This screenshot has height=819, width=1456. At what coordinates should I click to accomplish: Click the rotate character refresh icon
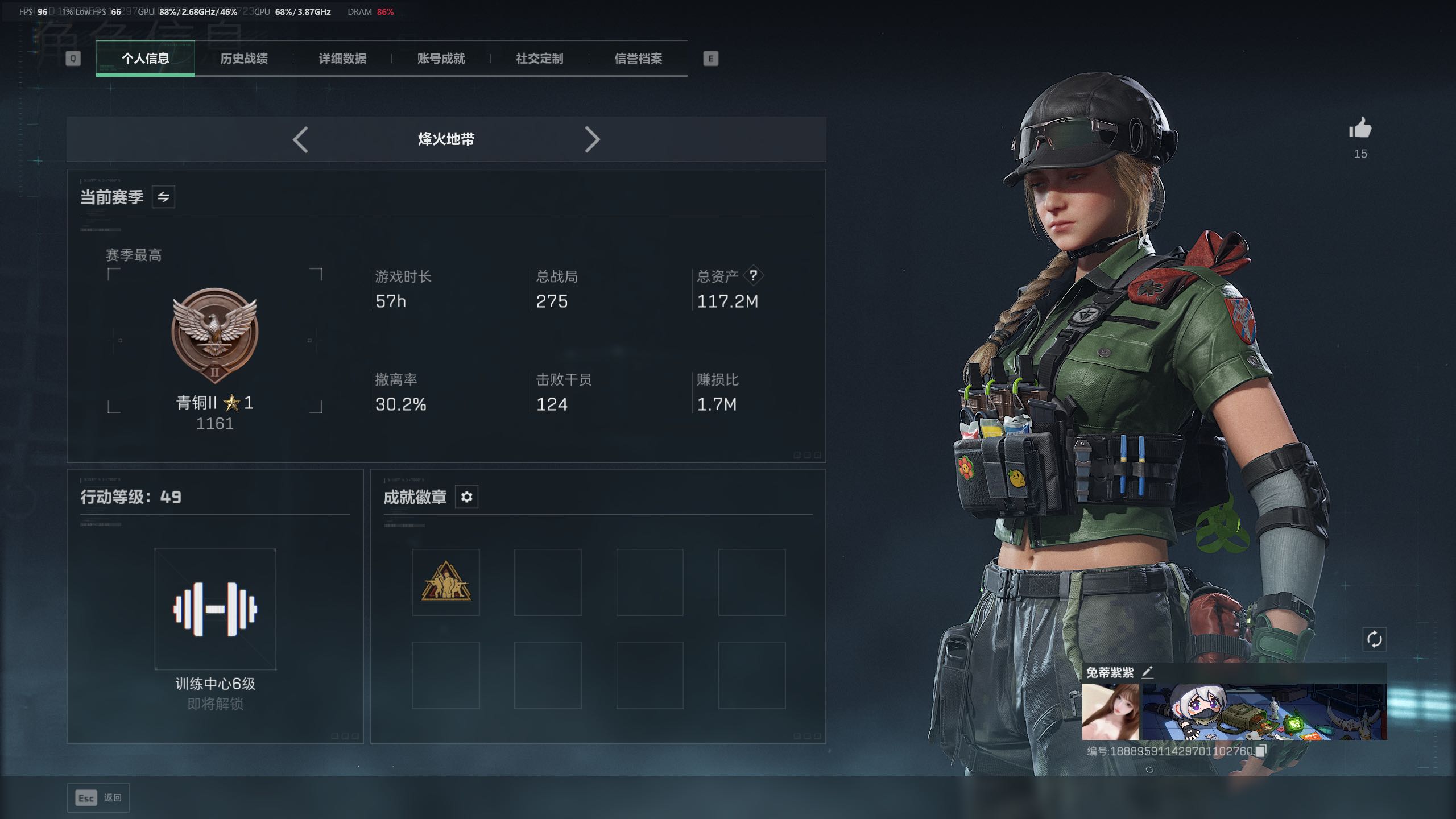click(1374, 639)
